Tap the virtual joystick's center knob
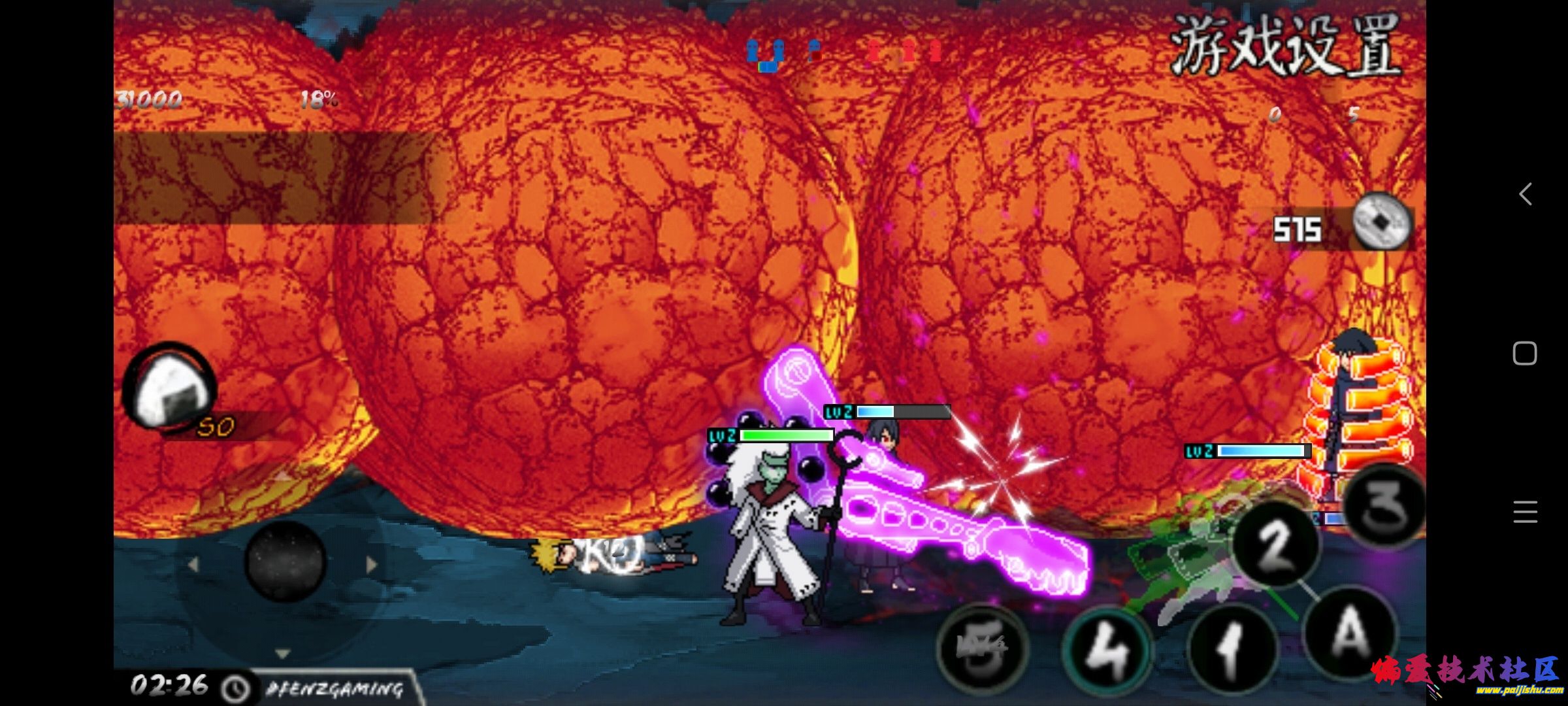 coord(286,561)
